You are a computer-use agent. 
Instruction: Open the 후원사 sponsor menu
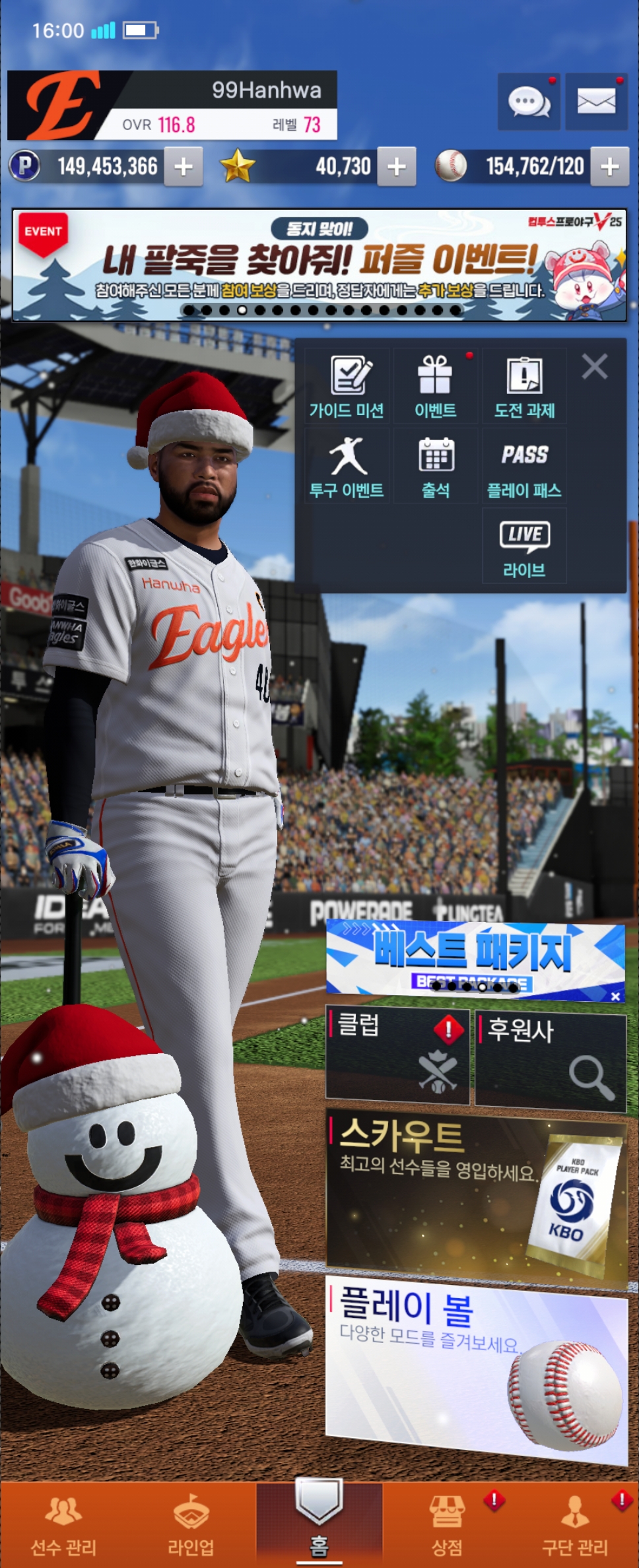[x=551, y=1061]
